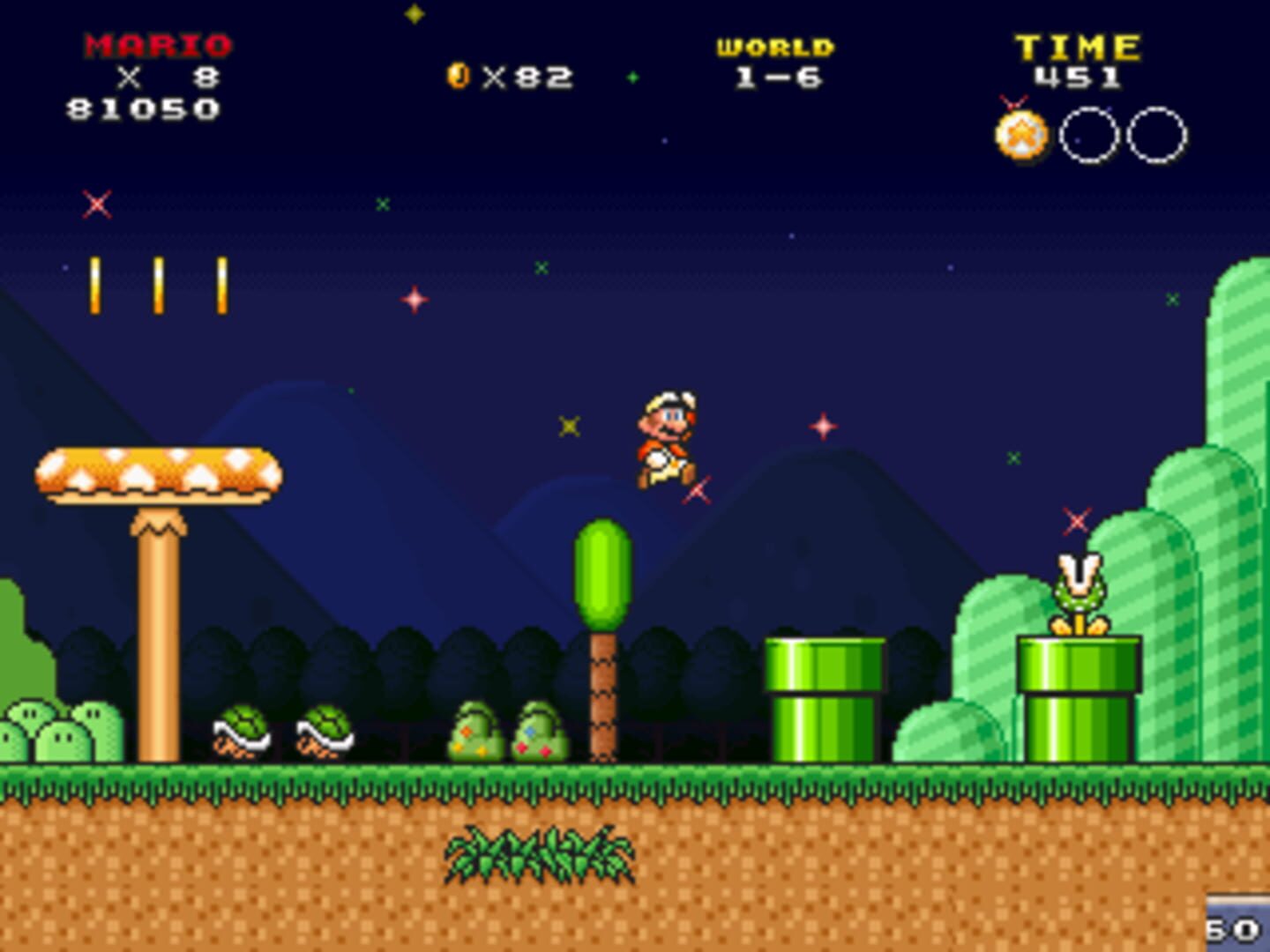The height and width of the screenshot is (952, 1270).
Task: Click the first empty medal circle
Action: click(x=1087, y=134)
